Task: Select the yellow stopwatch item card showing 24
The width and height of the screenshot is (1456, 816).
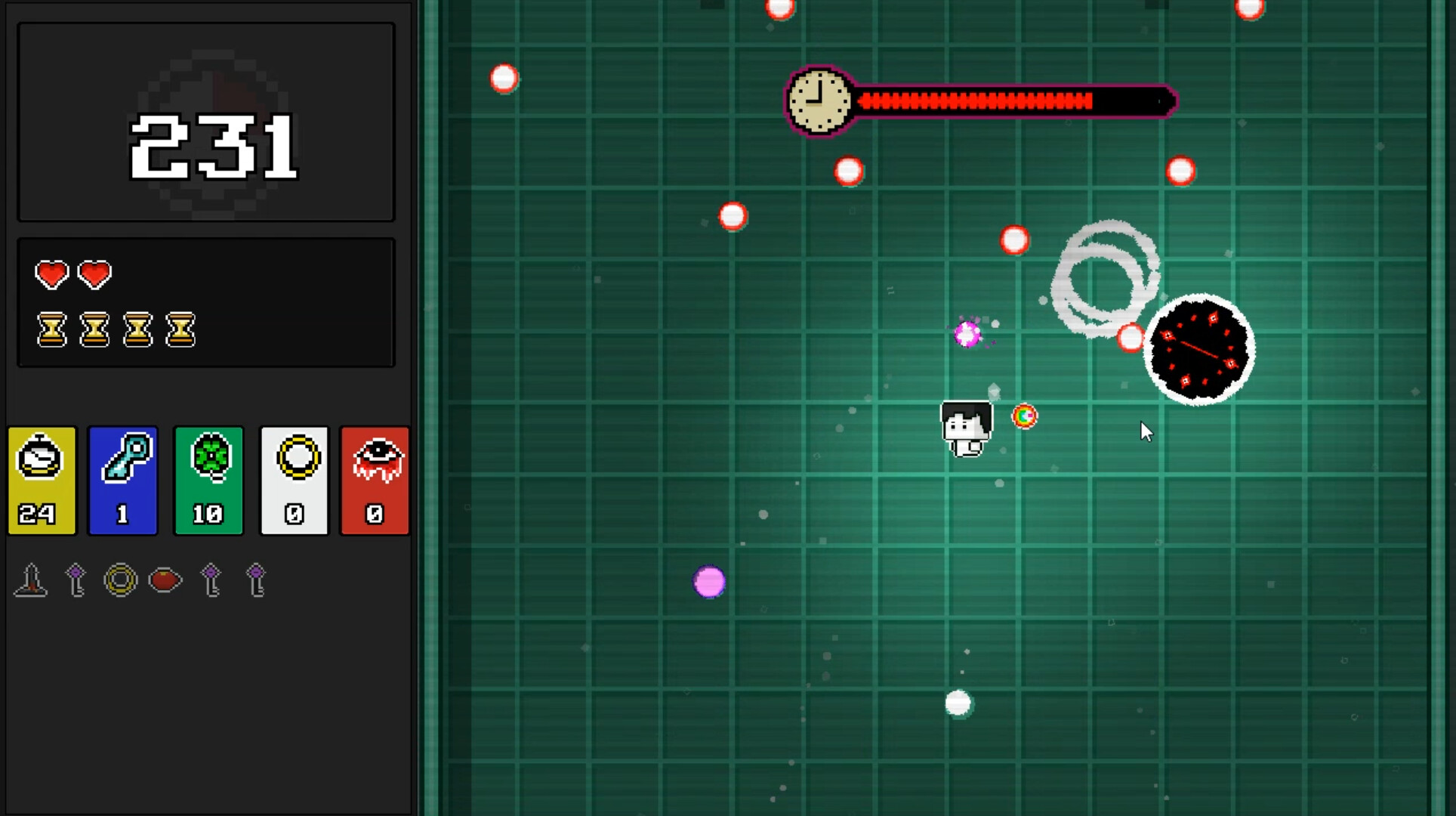Action: 42,481
